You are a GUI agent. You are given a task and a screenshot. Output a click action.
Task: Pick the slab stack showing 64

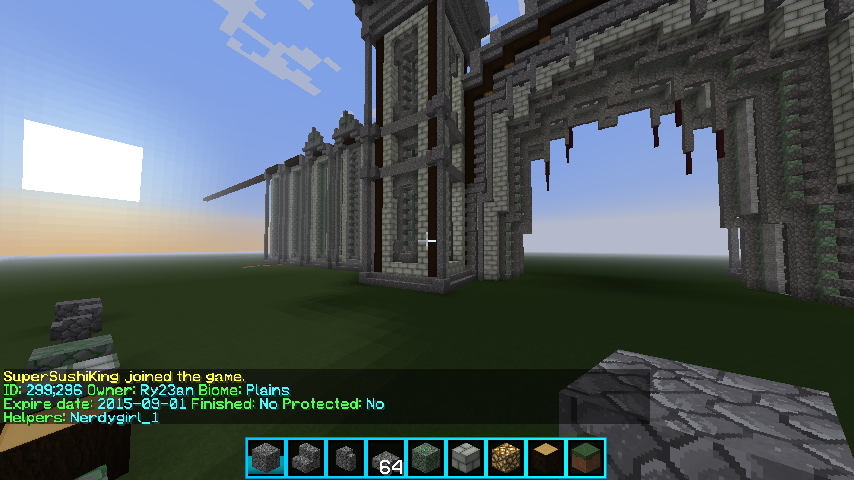[x=385, y=458]
